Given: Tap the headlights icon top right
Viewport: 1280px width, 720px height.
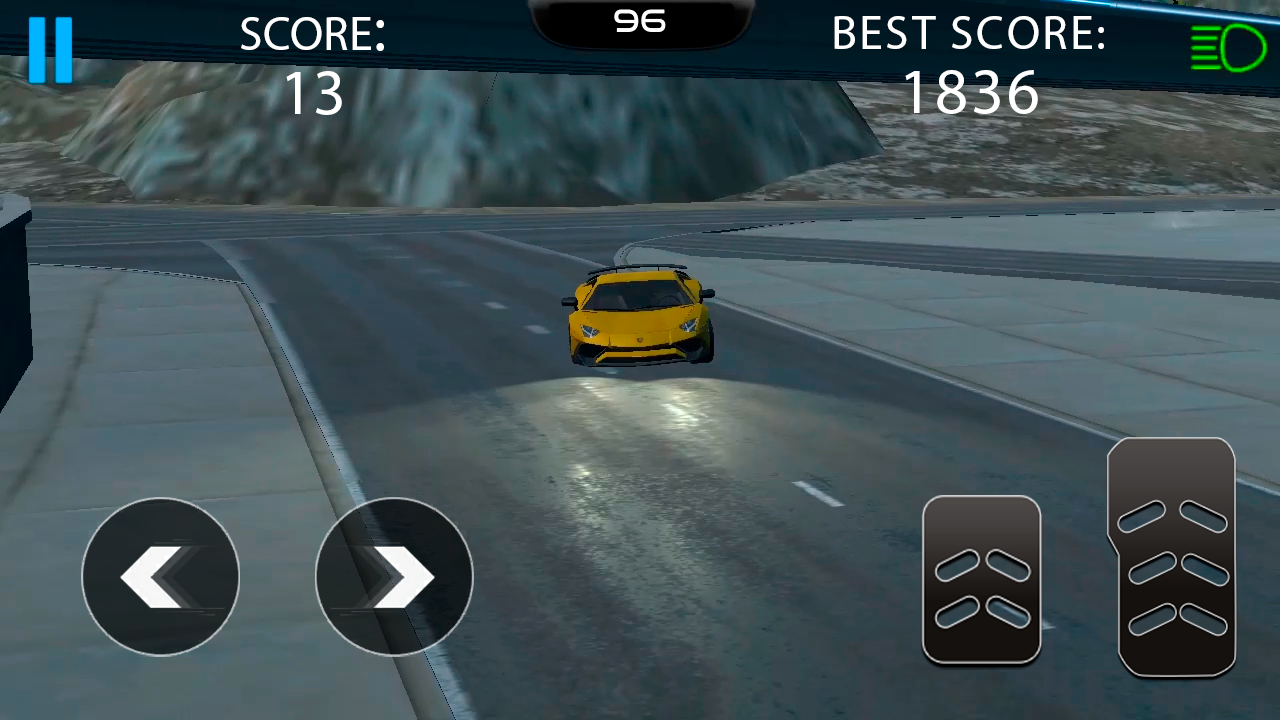Looking at the screenshot, I should tap(1229, 46).
